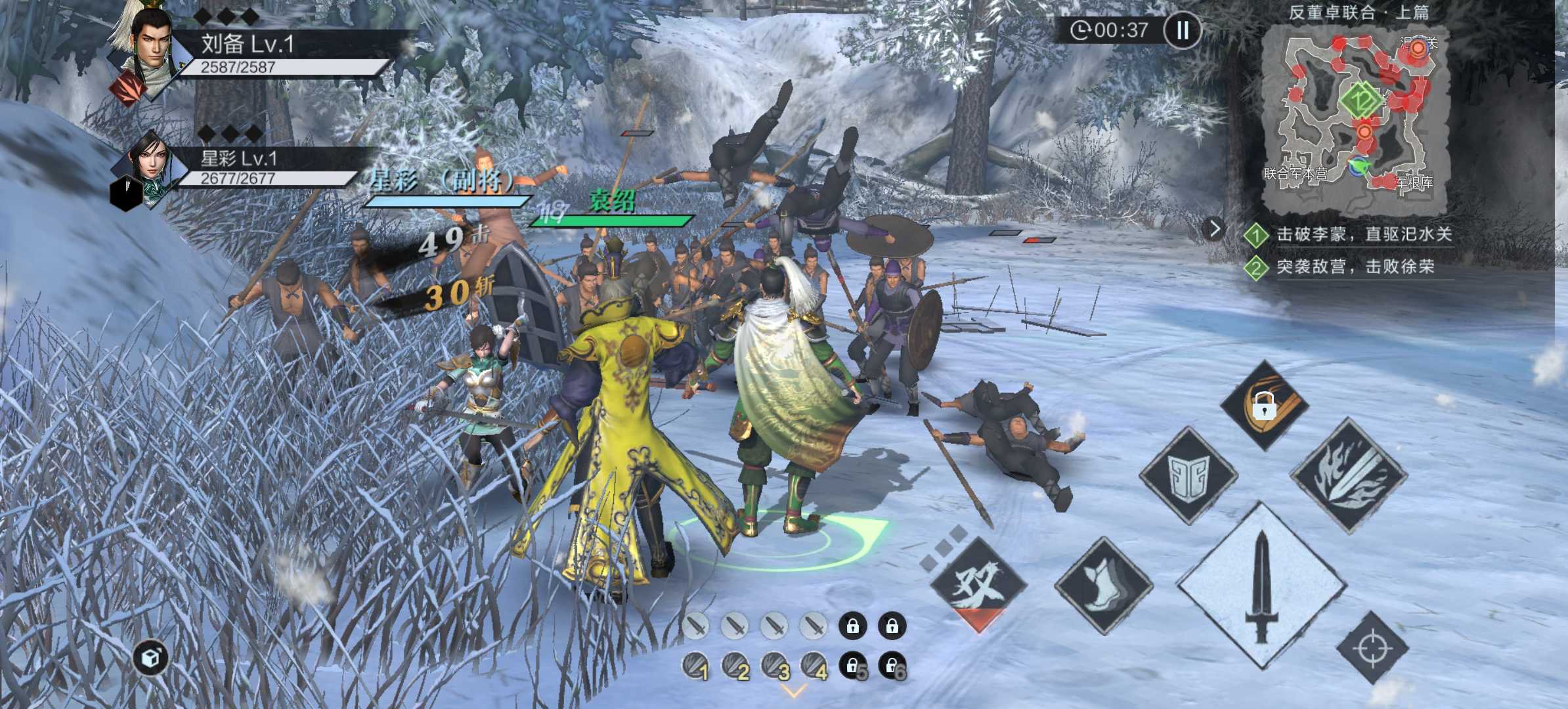1568x709 pixels.
Task: Open the battlefield minimap
Action: pyautogui.click(x=1356, y=118)
